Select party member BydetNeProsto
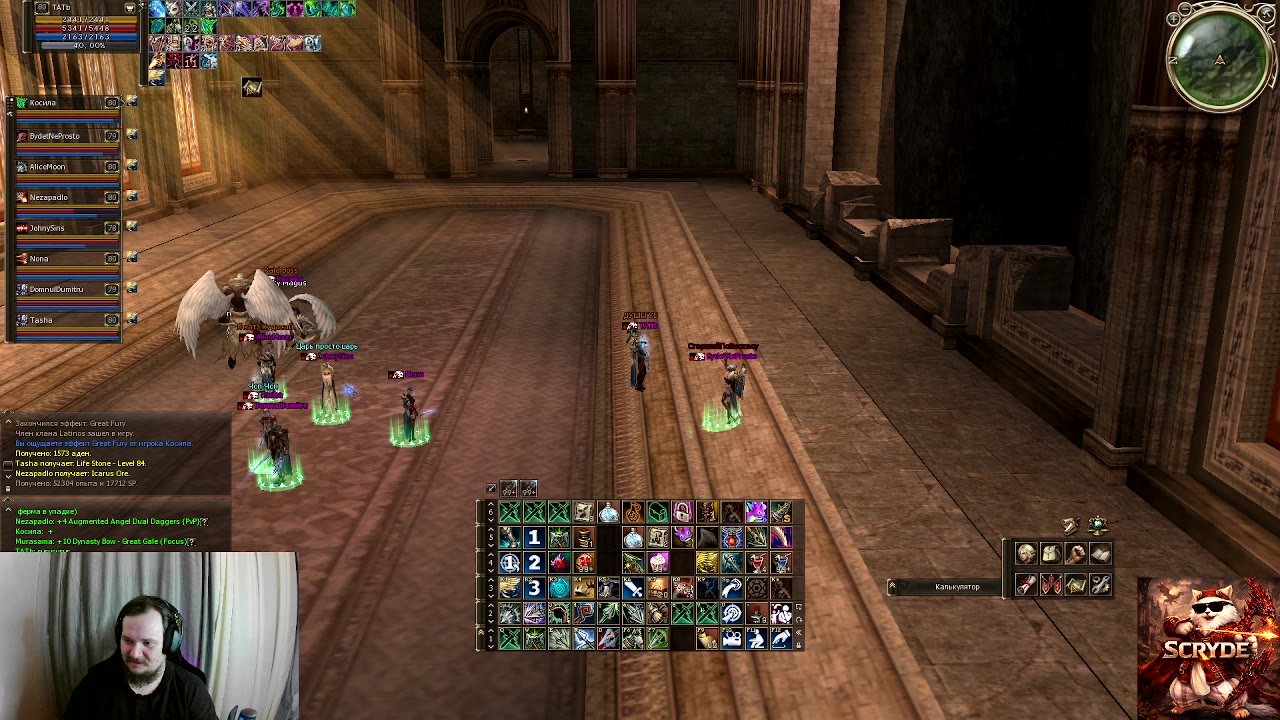 click(x=54, y=136)
